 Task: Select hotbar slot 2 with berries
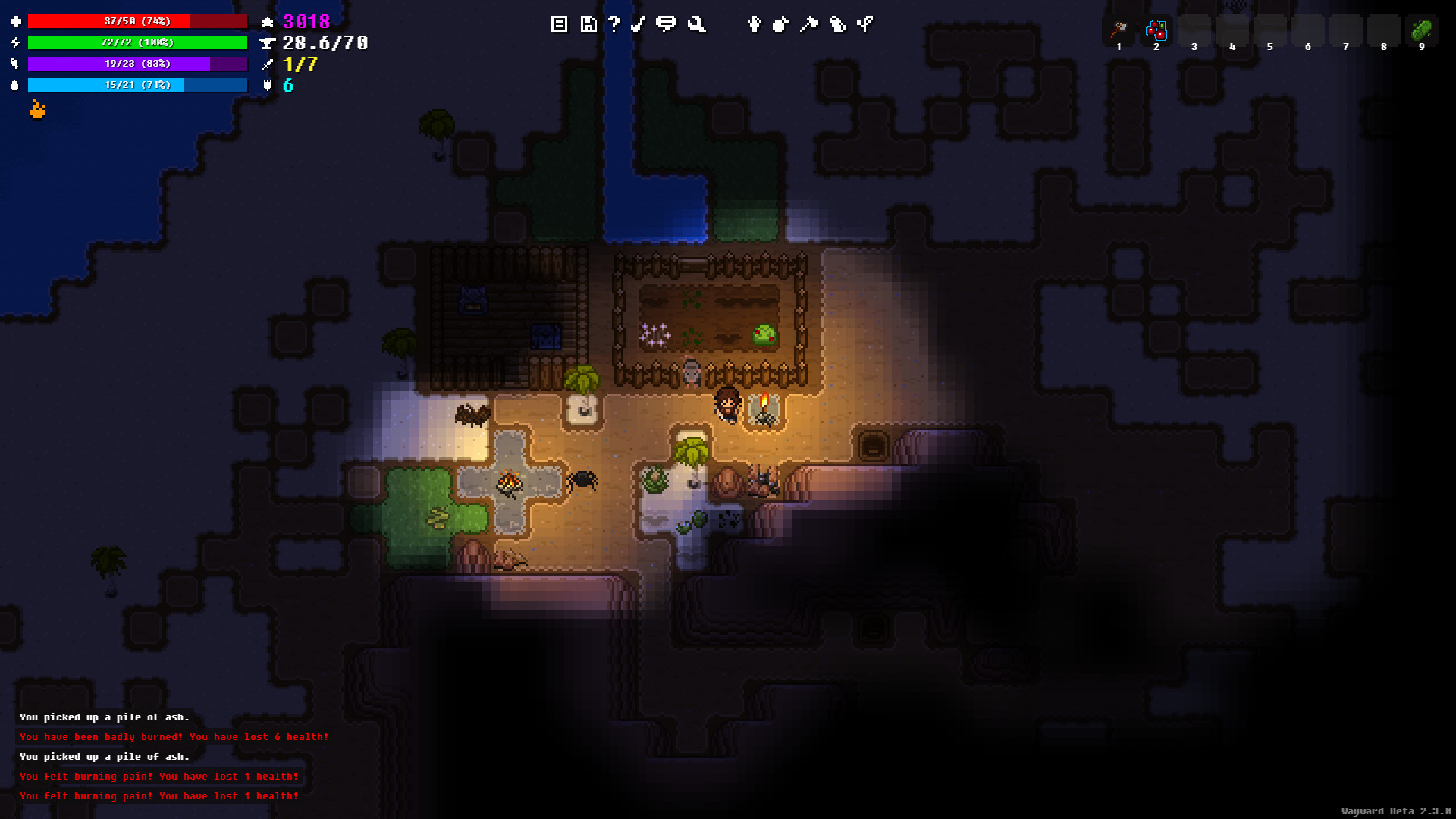(x=1156, y=30)
